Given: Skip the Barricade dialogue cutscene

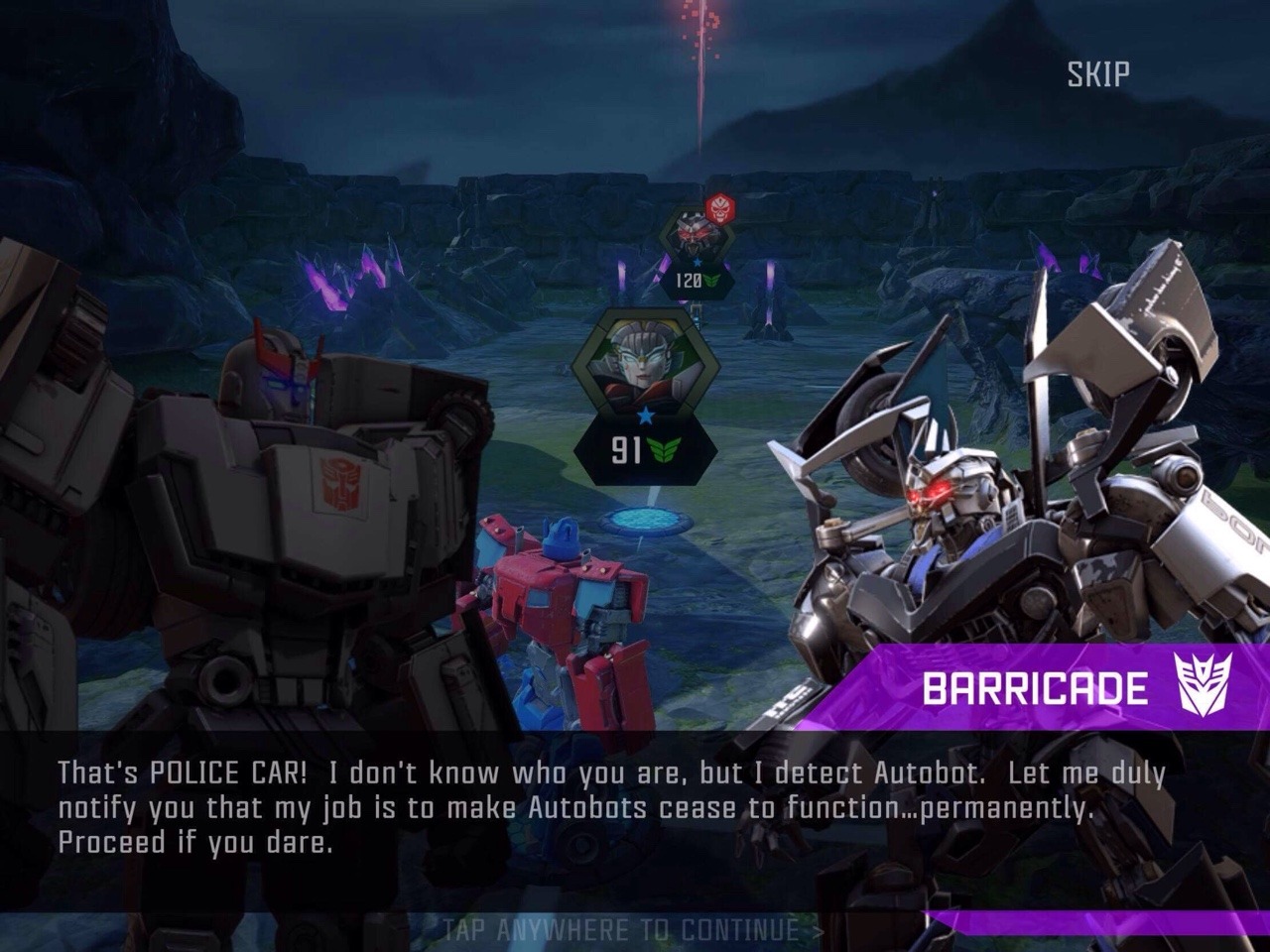Looking at the screenshot, I should (1097, 74).
